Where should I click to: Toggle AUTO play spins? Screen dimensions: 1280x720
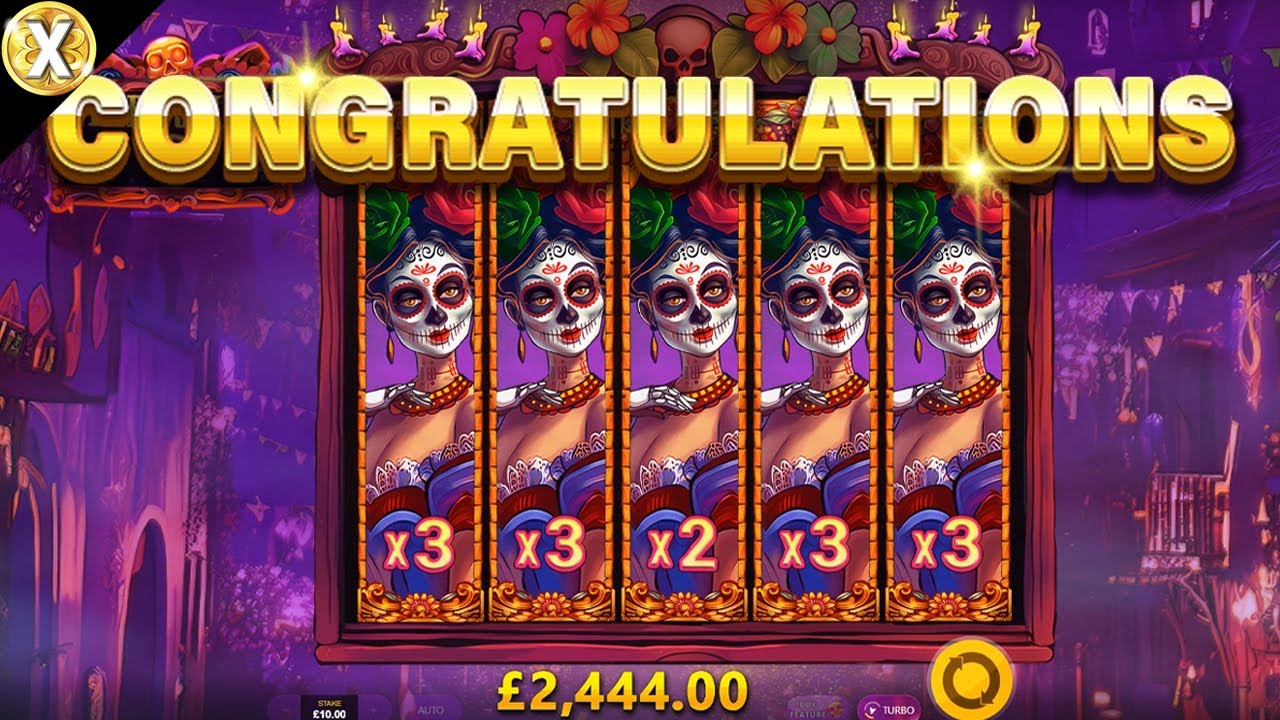430,709
